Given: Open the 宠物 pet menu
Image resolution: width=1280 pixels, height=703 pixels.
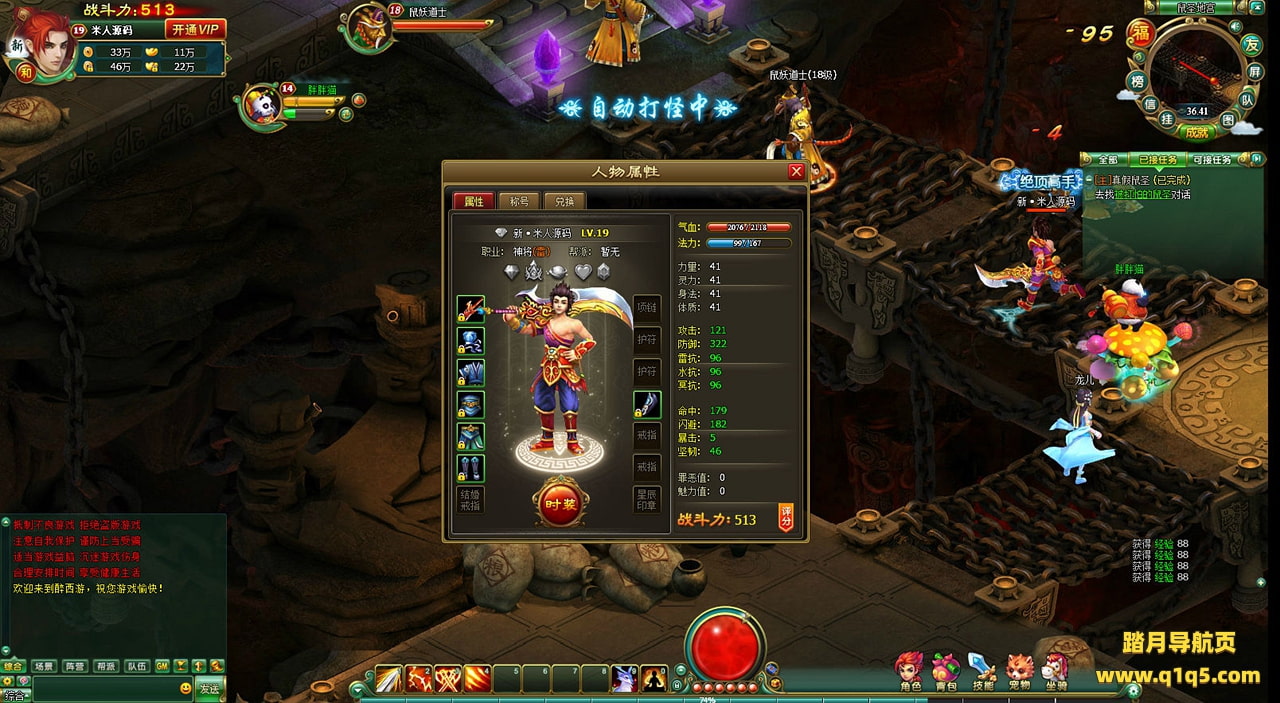Looking at the screenshot, I should (1018, 670).
